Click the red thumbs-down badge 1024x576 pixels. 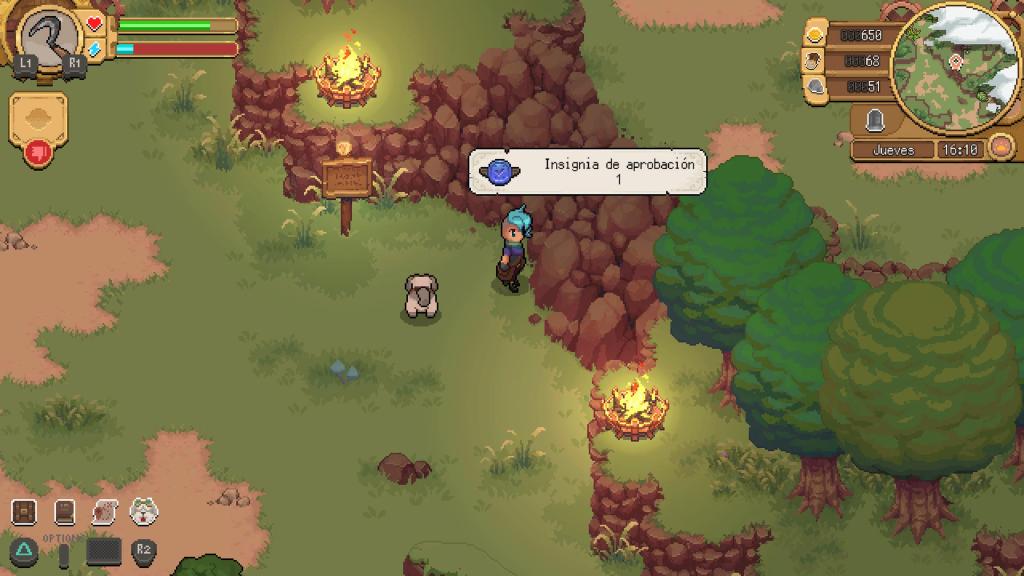pyautogui.click(x=38, y=153)
